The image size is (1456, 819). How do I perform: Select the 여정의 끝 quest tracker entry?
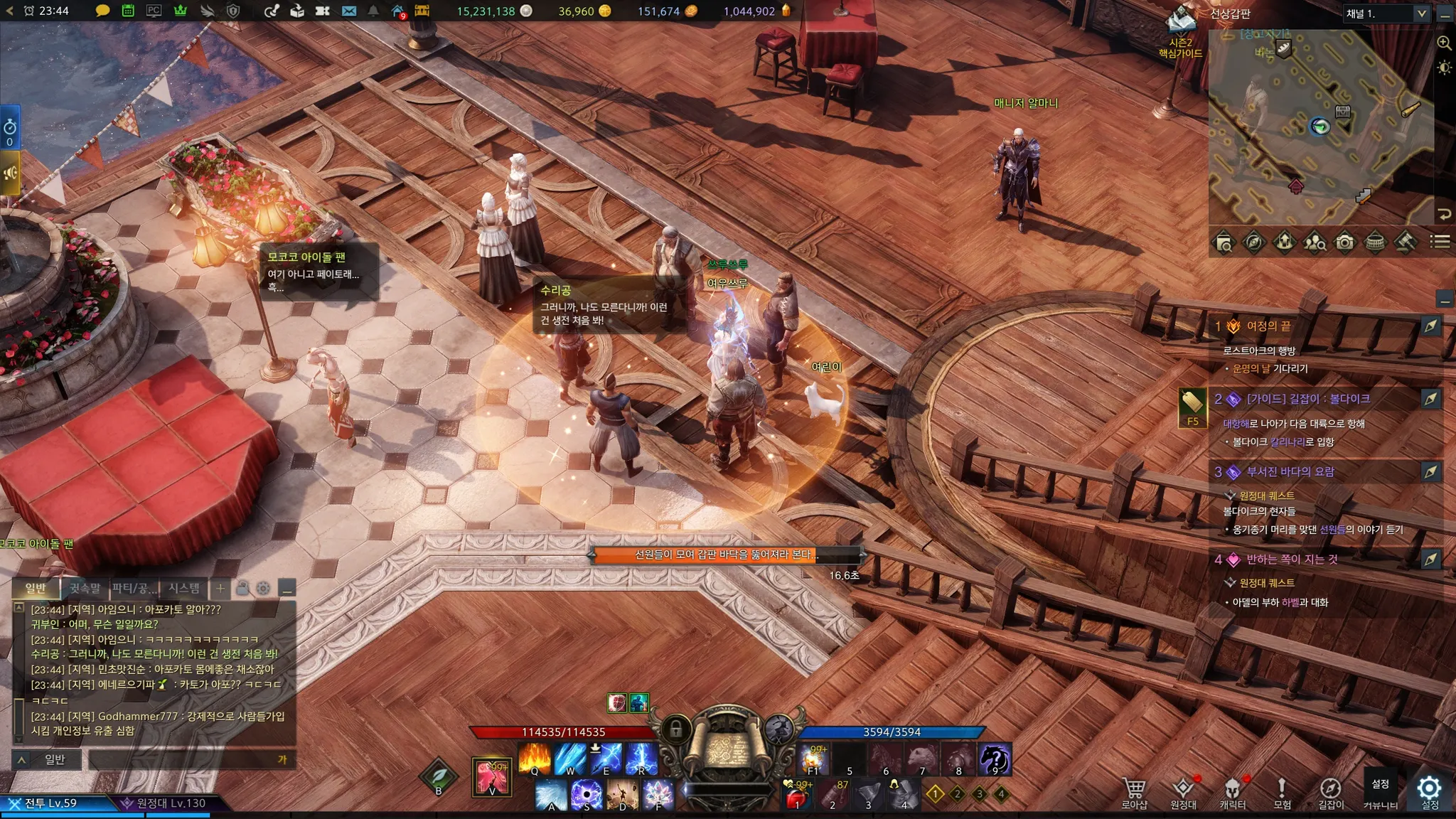click(x=1268, y=326)
